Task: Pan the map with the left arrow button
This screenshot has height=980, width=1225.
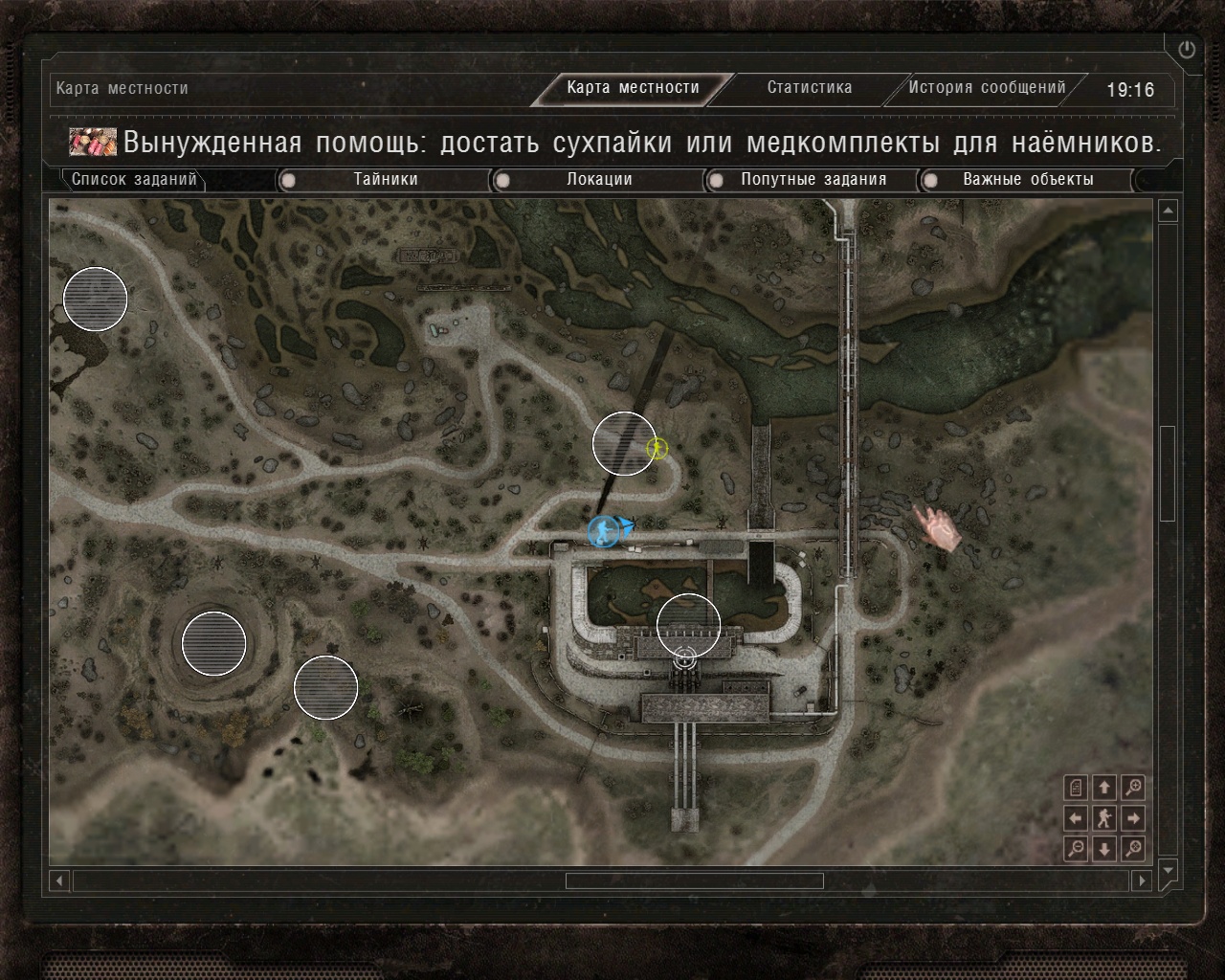Action: click(x=1076, y=818)
